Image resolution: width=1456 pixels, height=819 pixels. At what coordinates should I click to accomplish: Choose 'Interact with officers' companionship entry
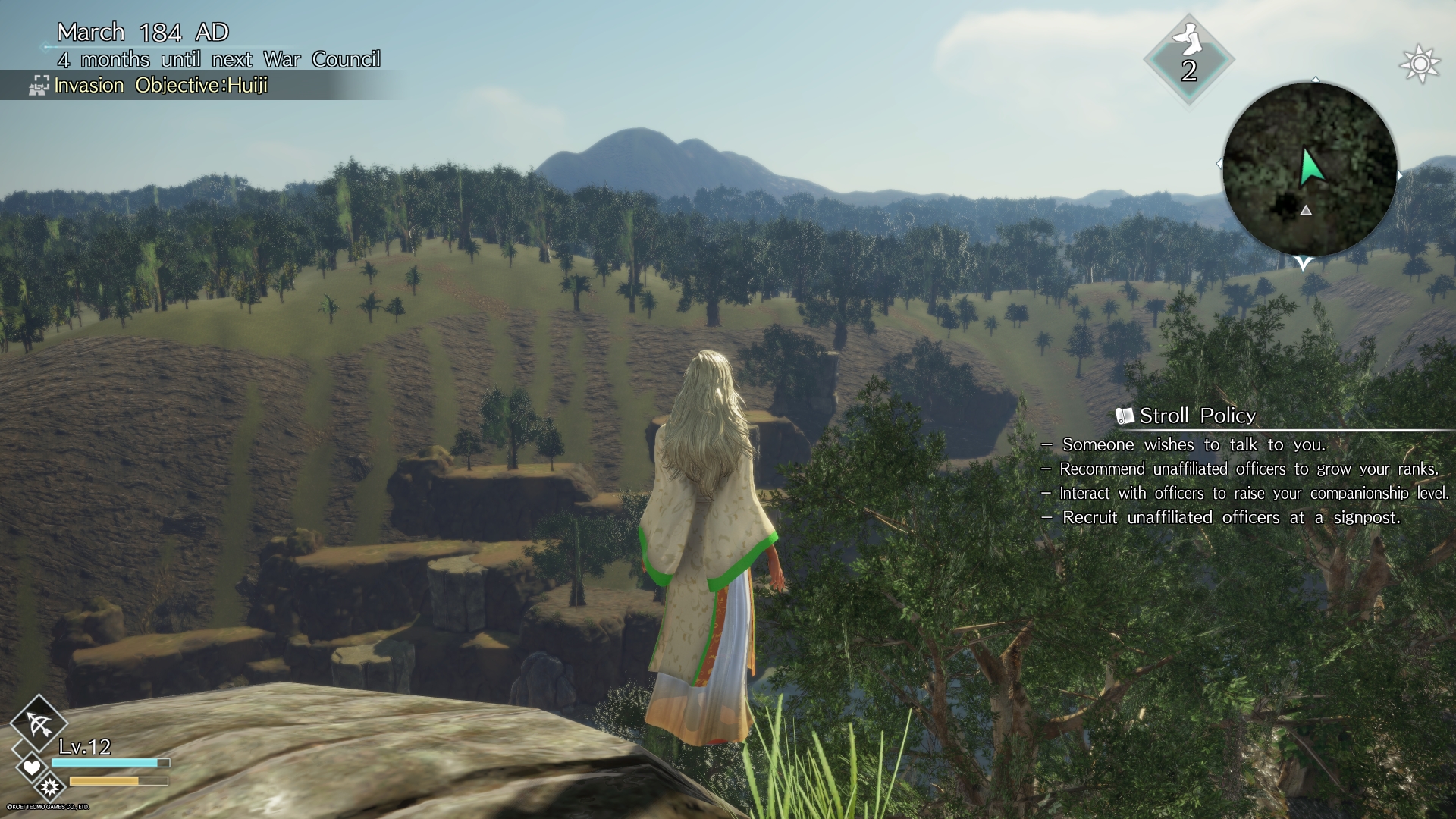point(1254,494)
